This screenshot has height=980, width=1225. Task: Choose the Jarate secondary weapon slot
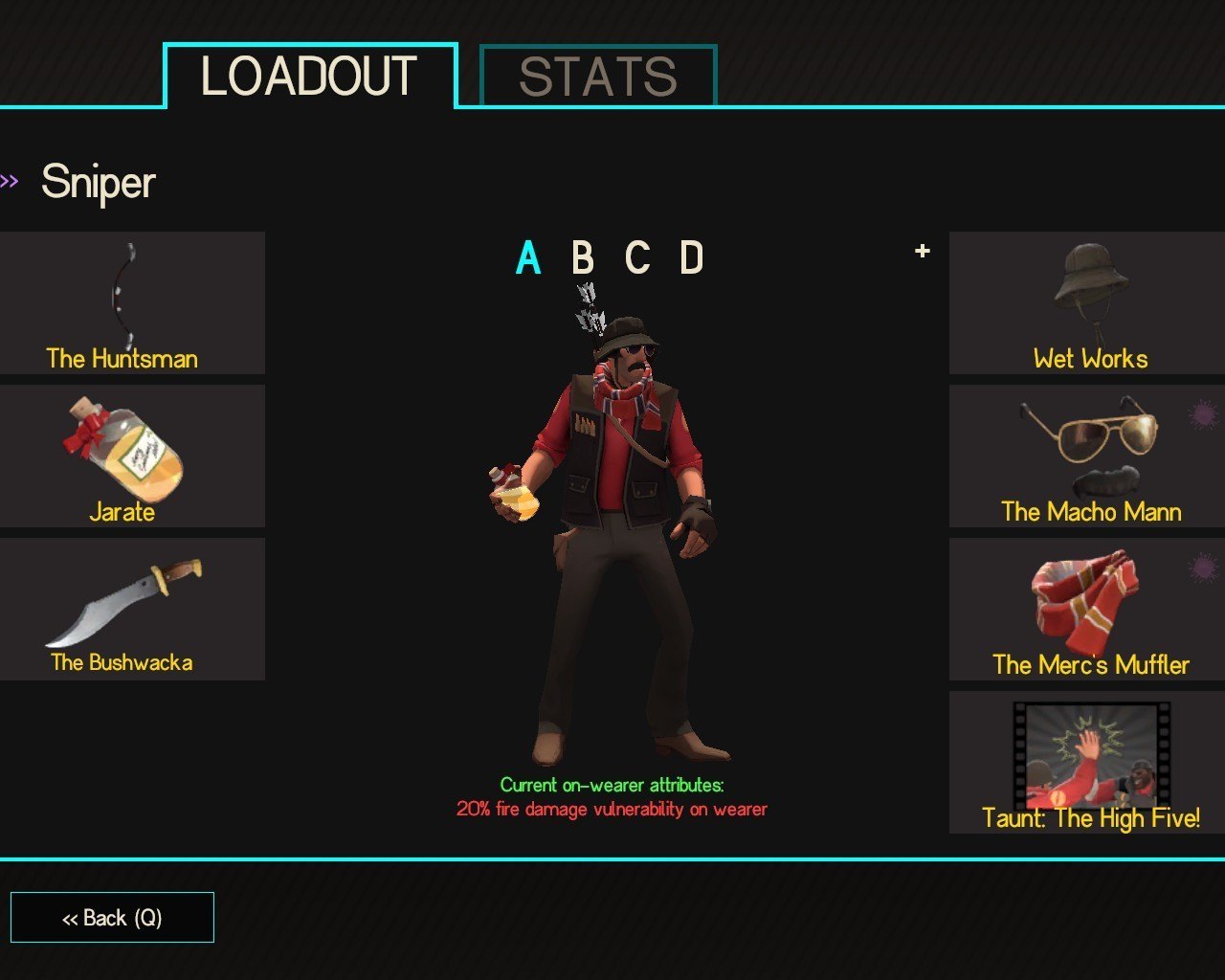[132, 456]
